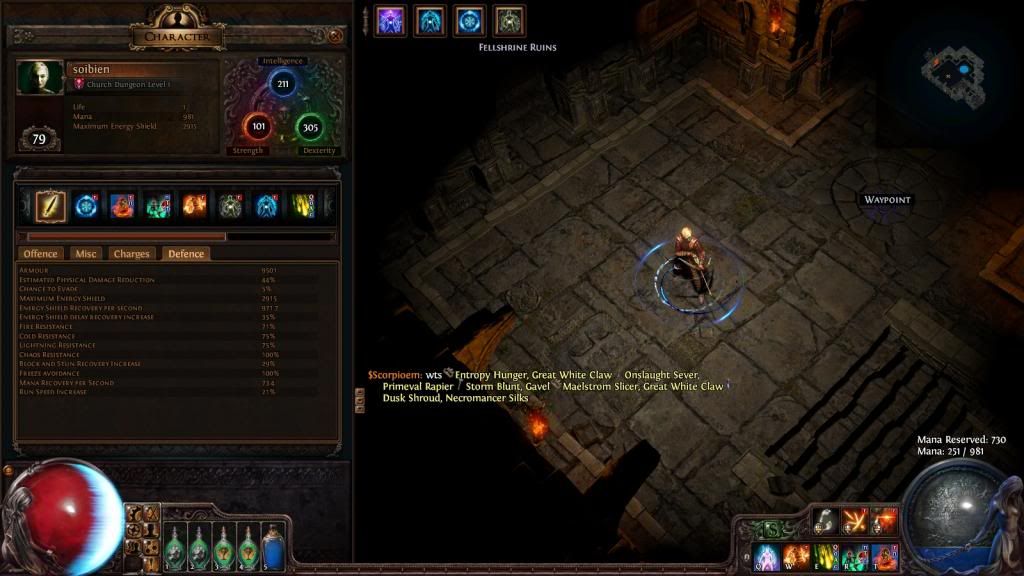
Task: Open the Misc stats tab
Action: coord(87,254)
